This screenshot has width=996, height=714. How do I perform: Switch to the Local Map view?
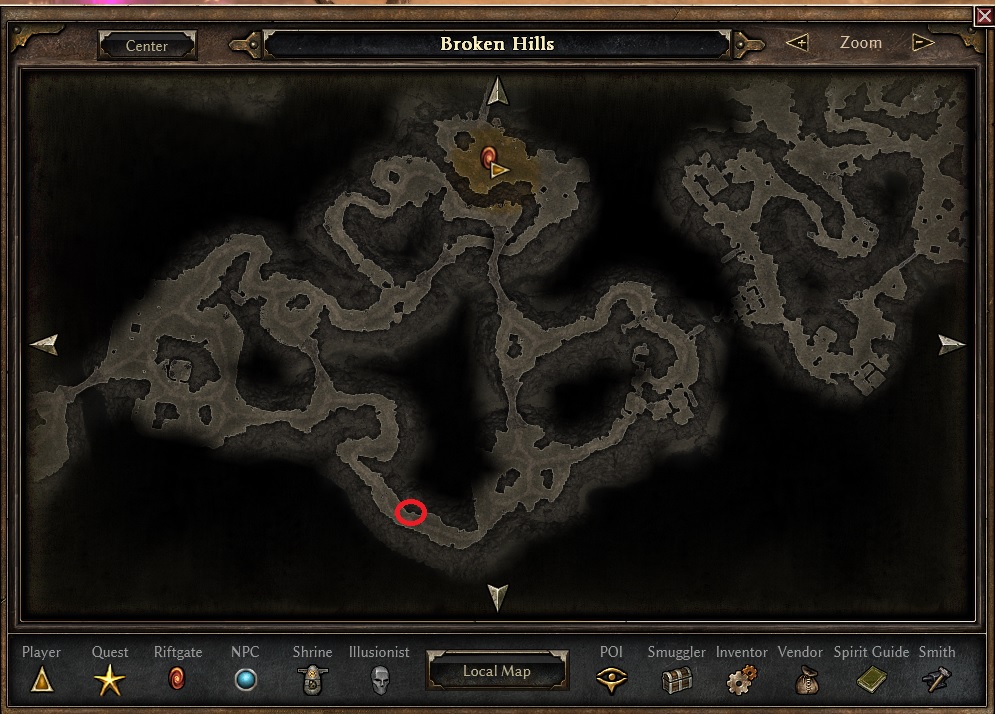click(x=497, y=671)
